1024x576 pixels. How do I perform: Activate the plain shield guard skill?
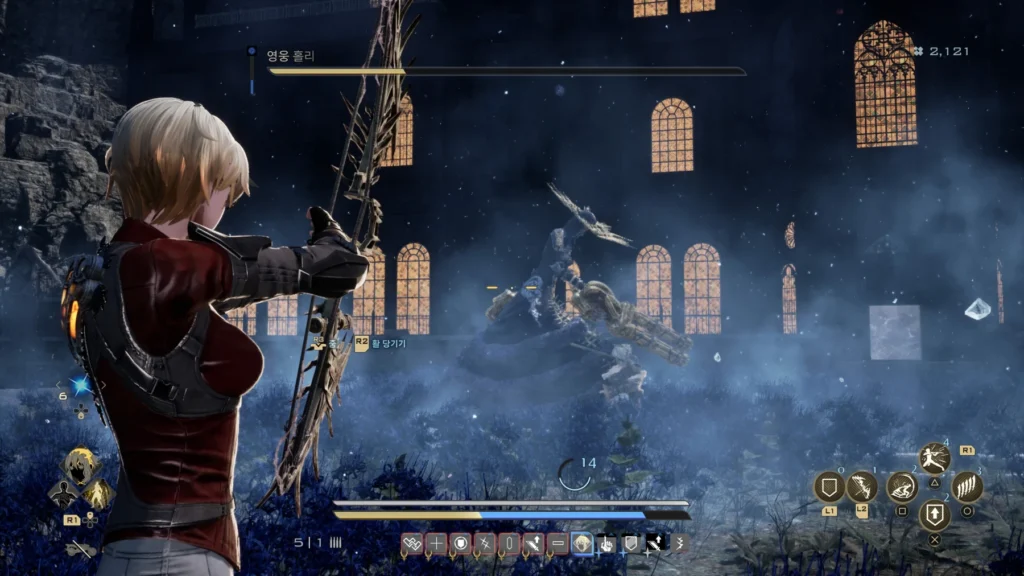(829, 487)
